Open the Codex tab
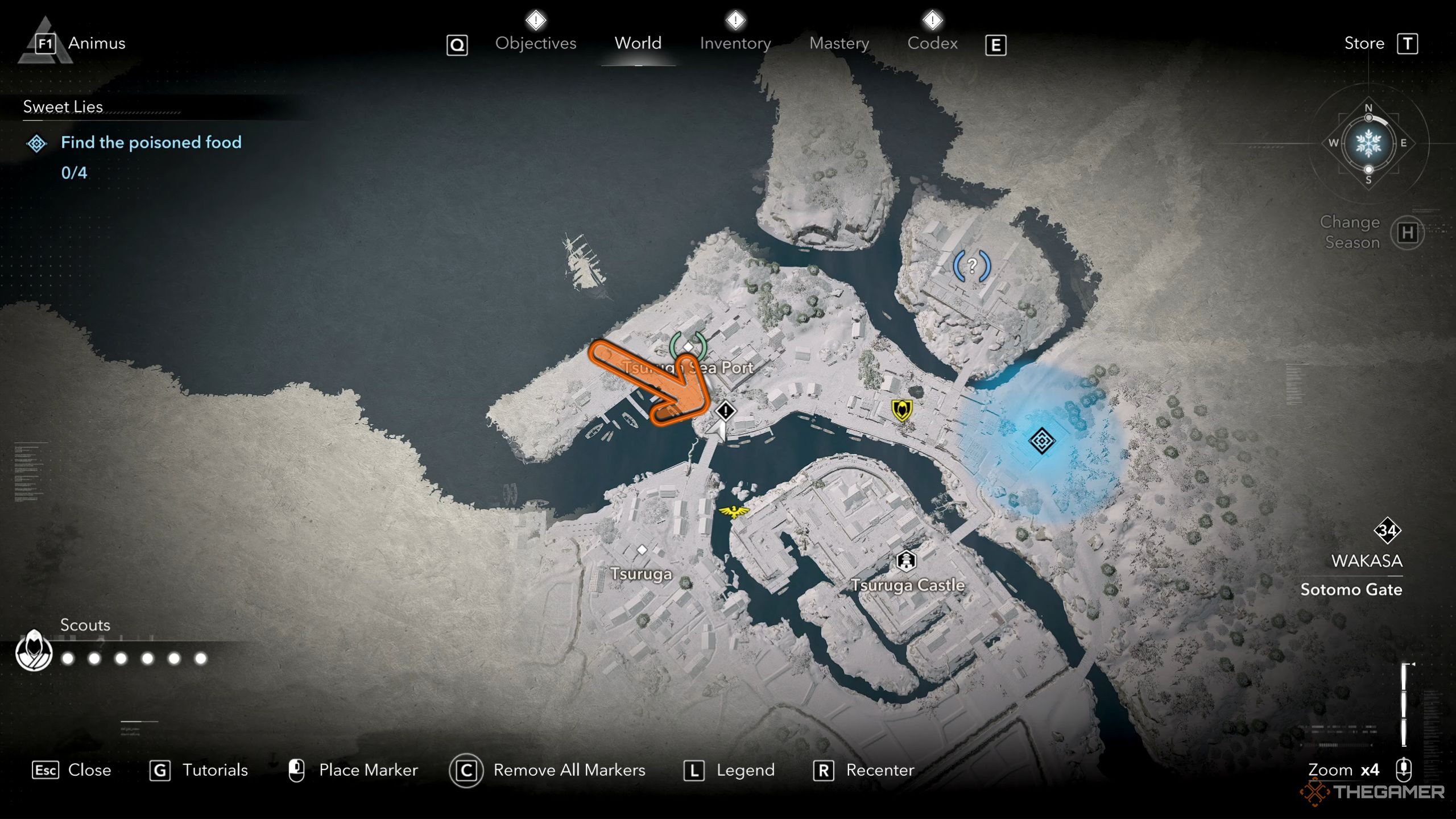The width and height of the screenshot is (1456, 819). point(932,43)
